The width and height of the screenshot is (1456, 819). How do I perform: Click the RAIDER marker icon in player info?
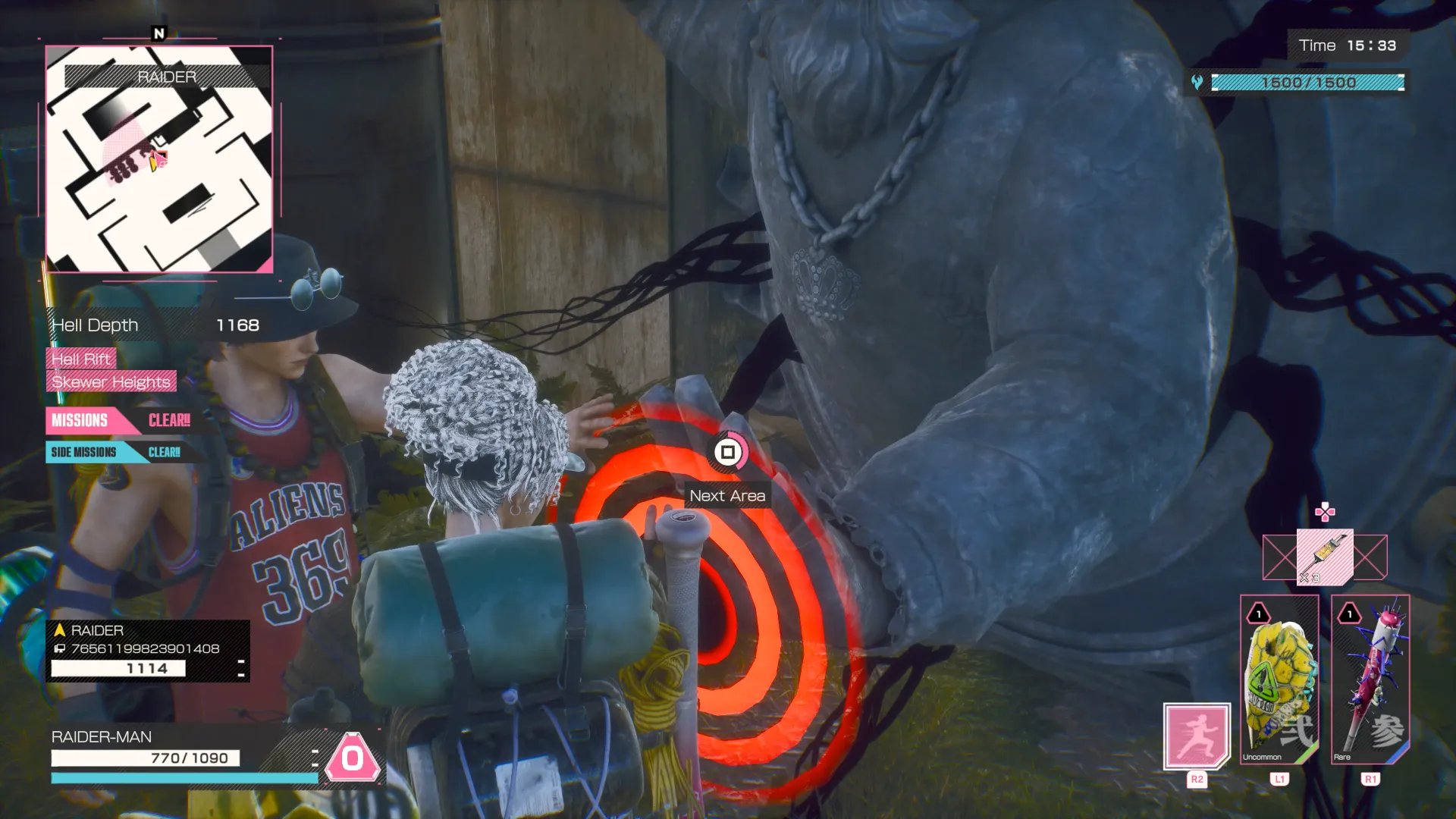pos(59,629)
